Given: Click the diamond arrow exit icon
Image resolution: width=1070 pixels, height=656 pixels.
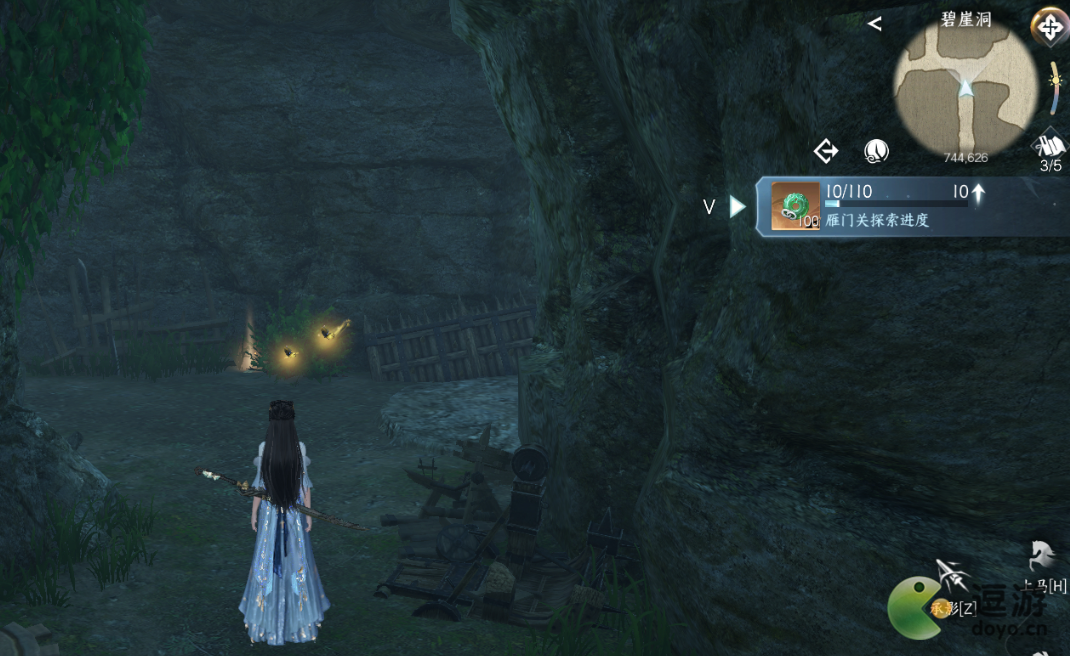Looking at the screenshot, I should pos(826,151).
